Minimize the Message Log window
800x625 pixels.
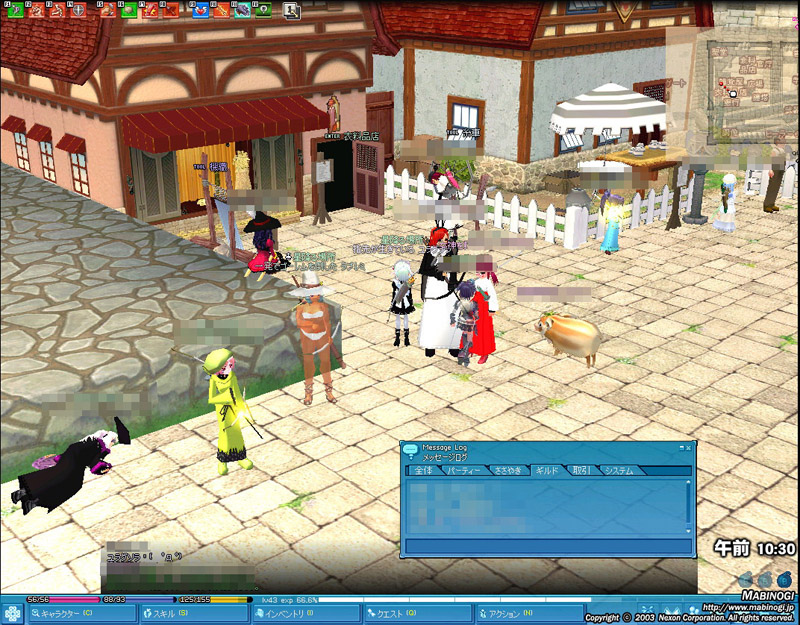pyautogui.click(x=681, y=447)
